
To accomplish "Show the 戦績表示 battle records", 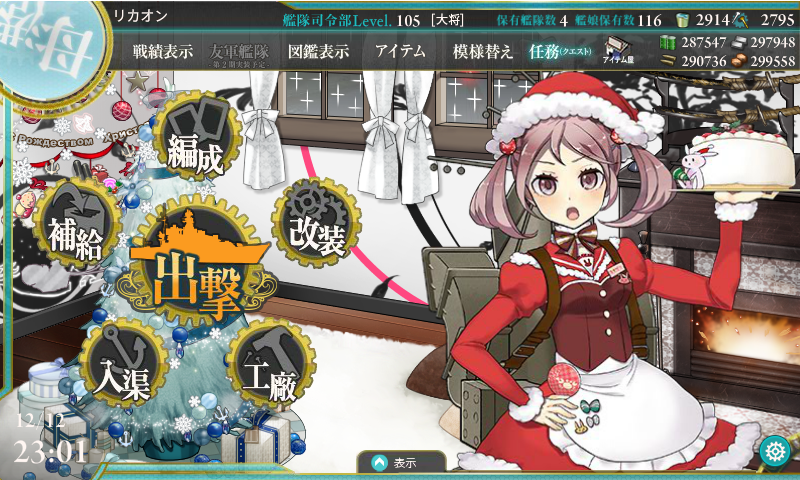I will click(x=163, y=52).
